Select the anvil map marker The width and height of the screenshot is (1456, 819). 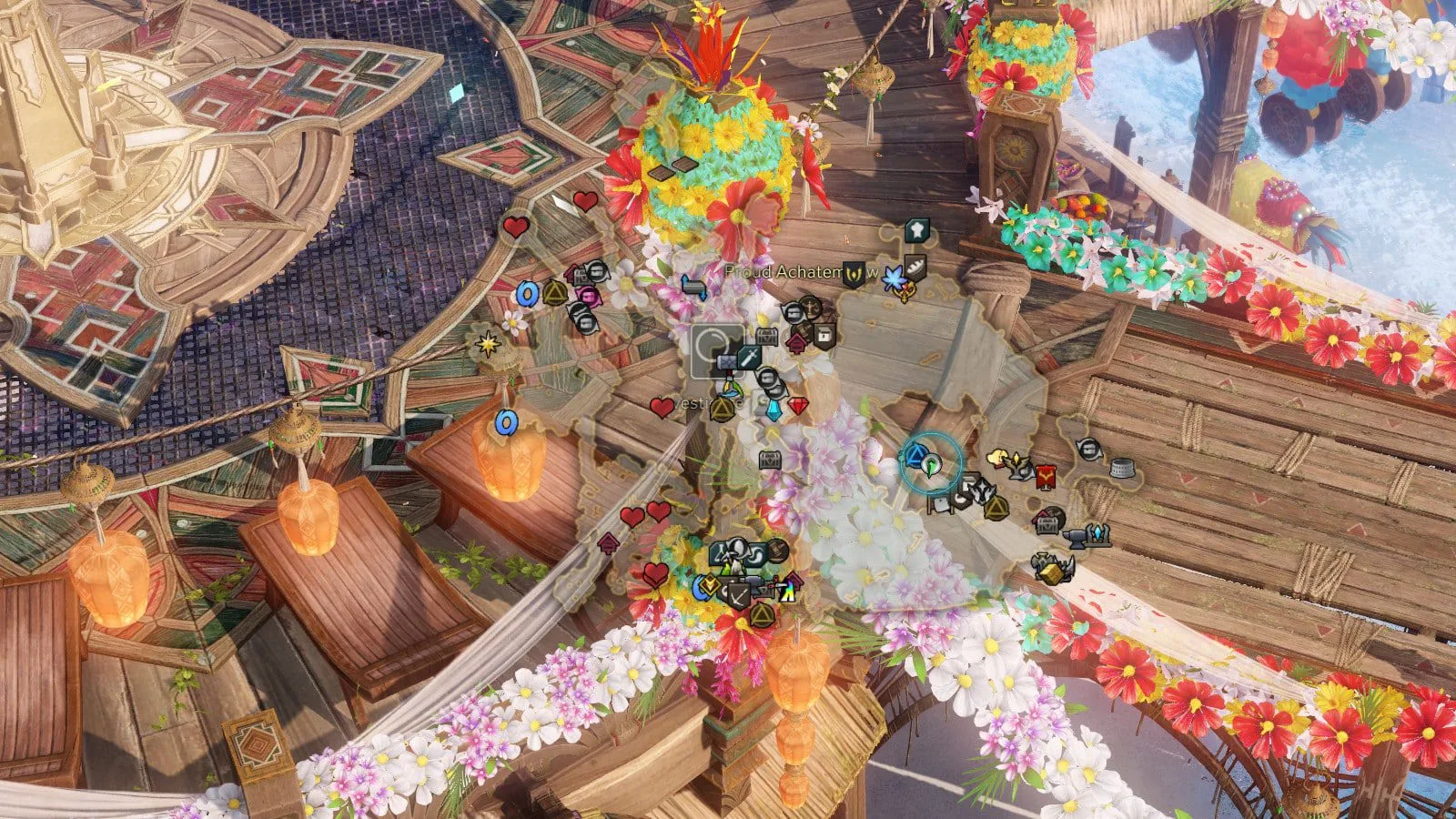(x=1077, y=539)
